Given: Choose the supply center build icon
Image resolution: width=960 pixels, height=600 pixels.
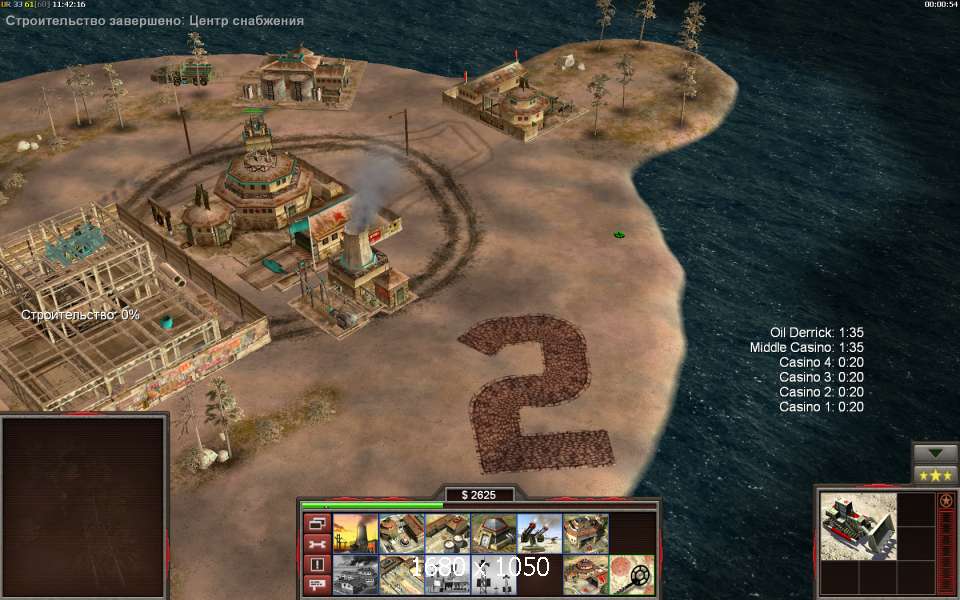Looking at the screenshot, I should pos(446,534).
